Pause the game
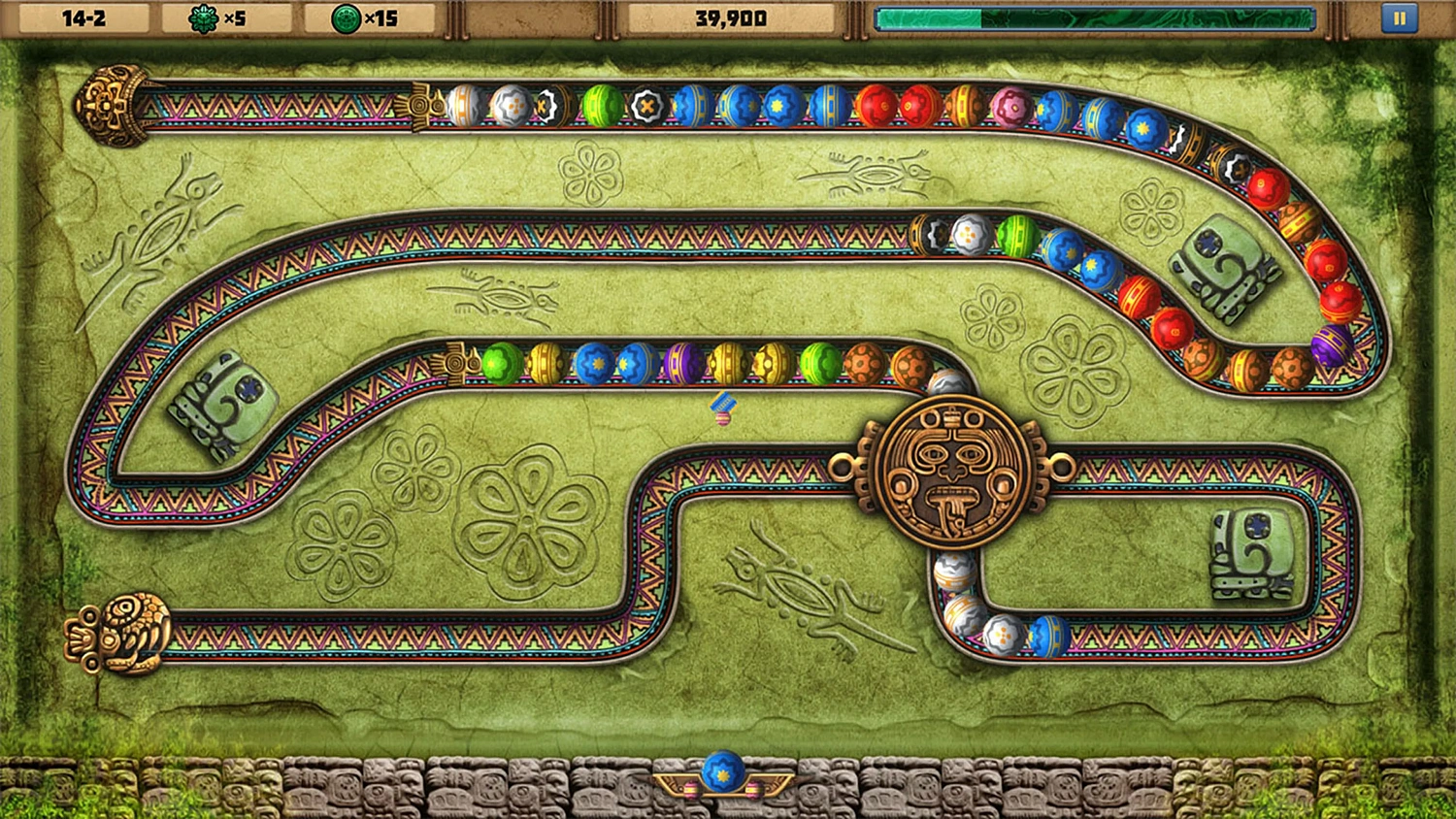The width and height of the screenshot is (1456, 819). [x=1399, y=16]
